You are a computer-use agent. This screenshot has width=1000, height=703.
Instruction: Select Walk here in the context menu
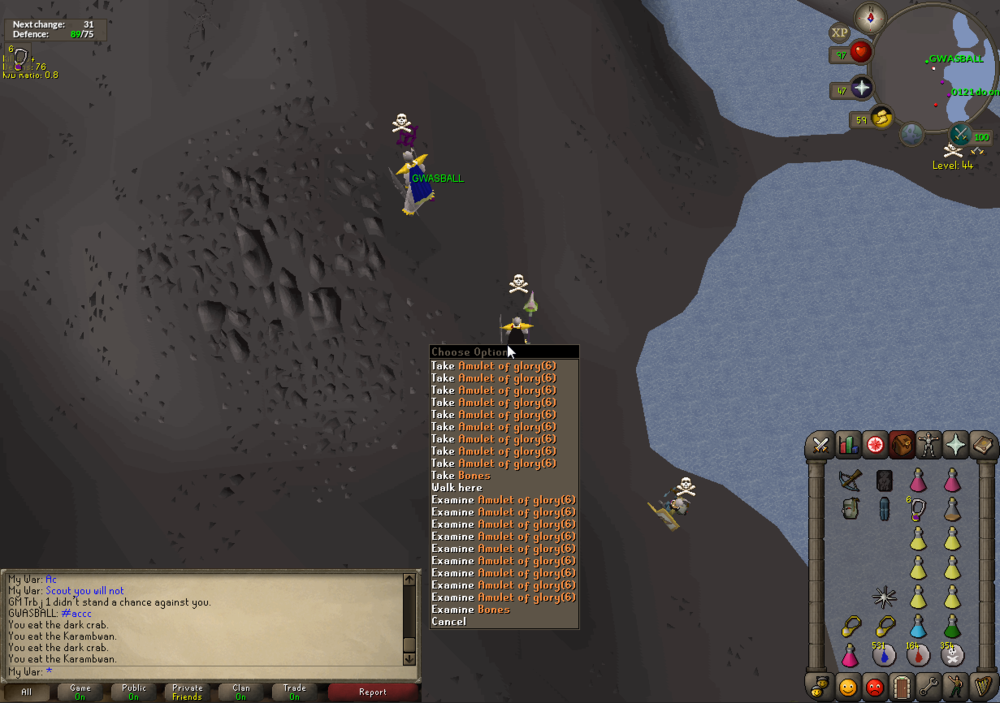click(x=457, y=488)
